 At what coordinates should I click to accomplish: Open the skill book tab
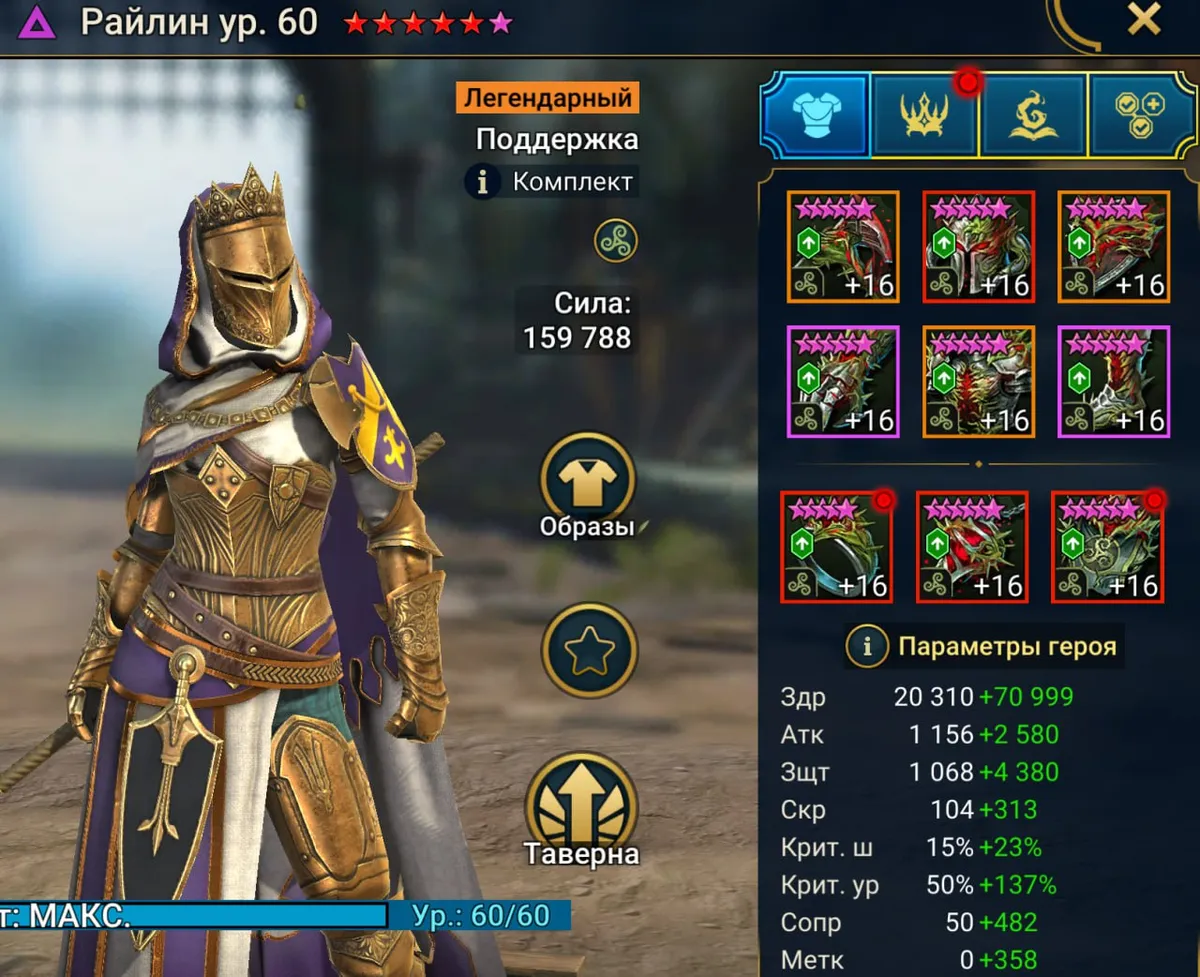tap(1033, 114)
